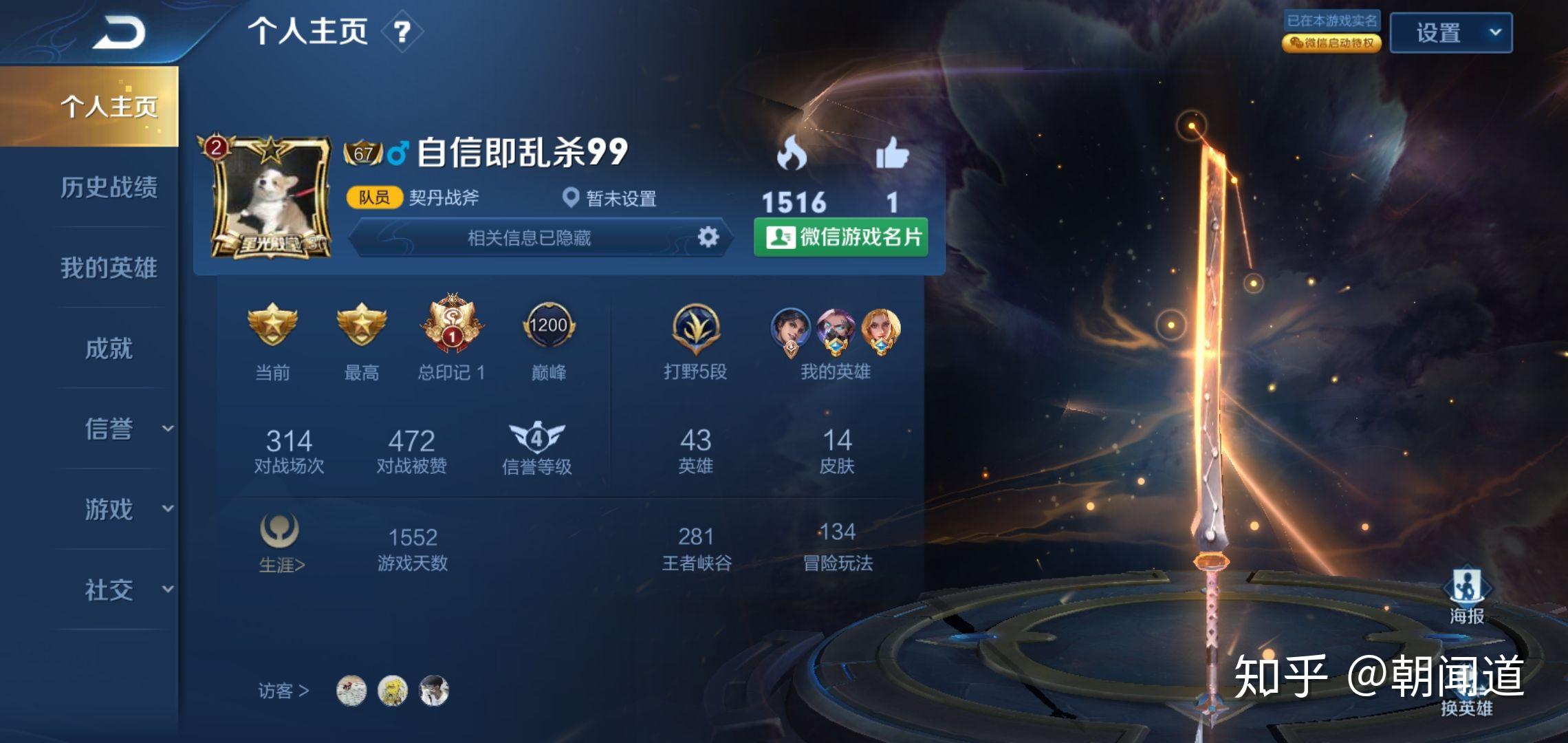Screen dimensions: 1568x743
Task: Switch to the 历史战绩 tab
Action: pyautogui.click(x=110, y=187)
